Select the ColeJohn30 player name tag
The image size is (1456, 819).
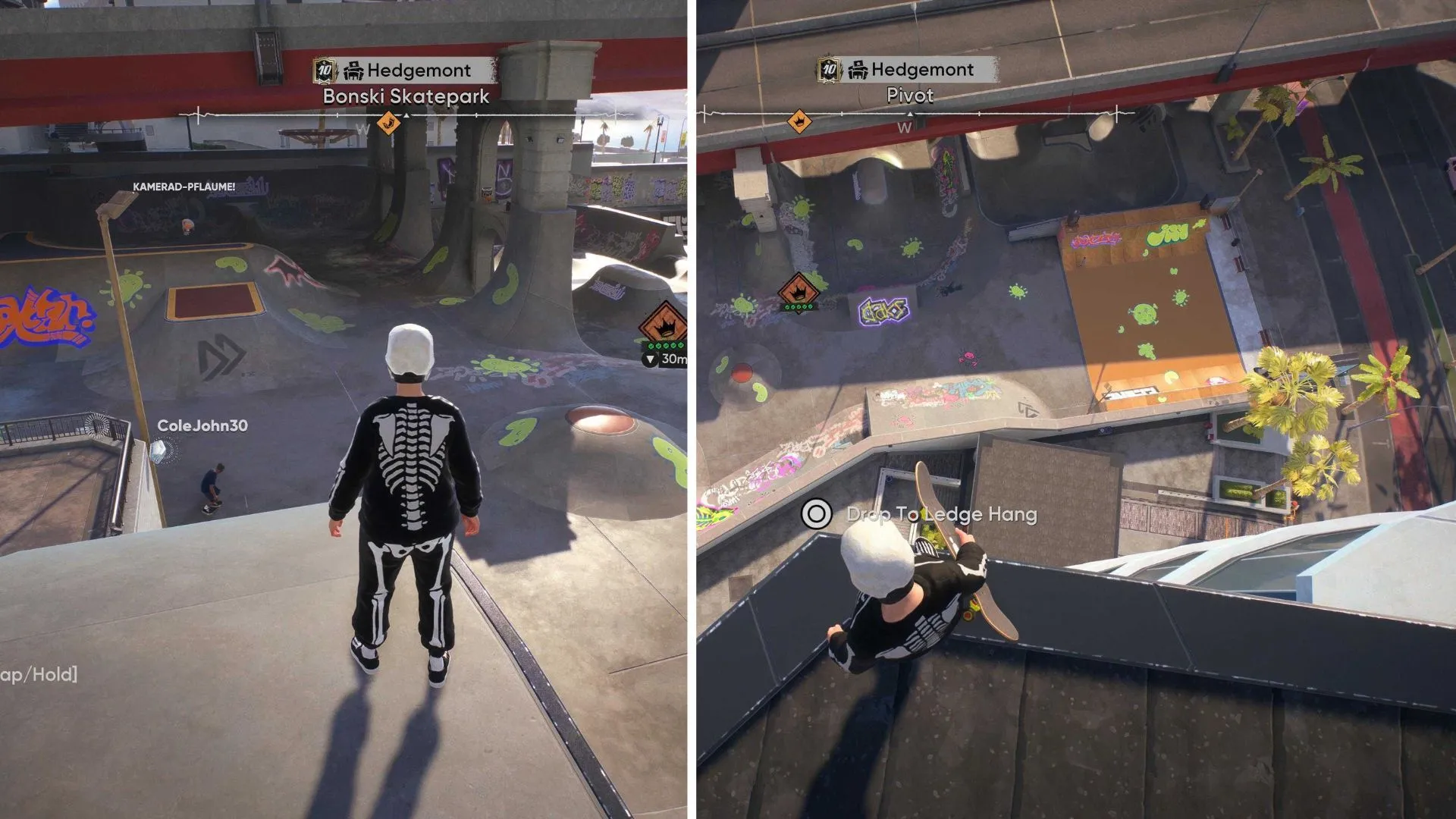[202, 426]
